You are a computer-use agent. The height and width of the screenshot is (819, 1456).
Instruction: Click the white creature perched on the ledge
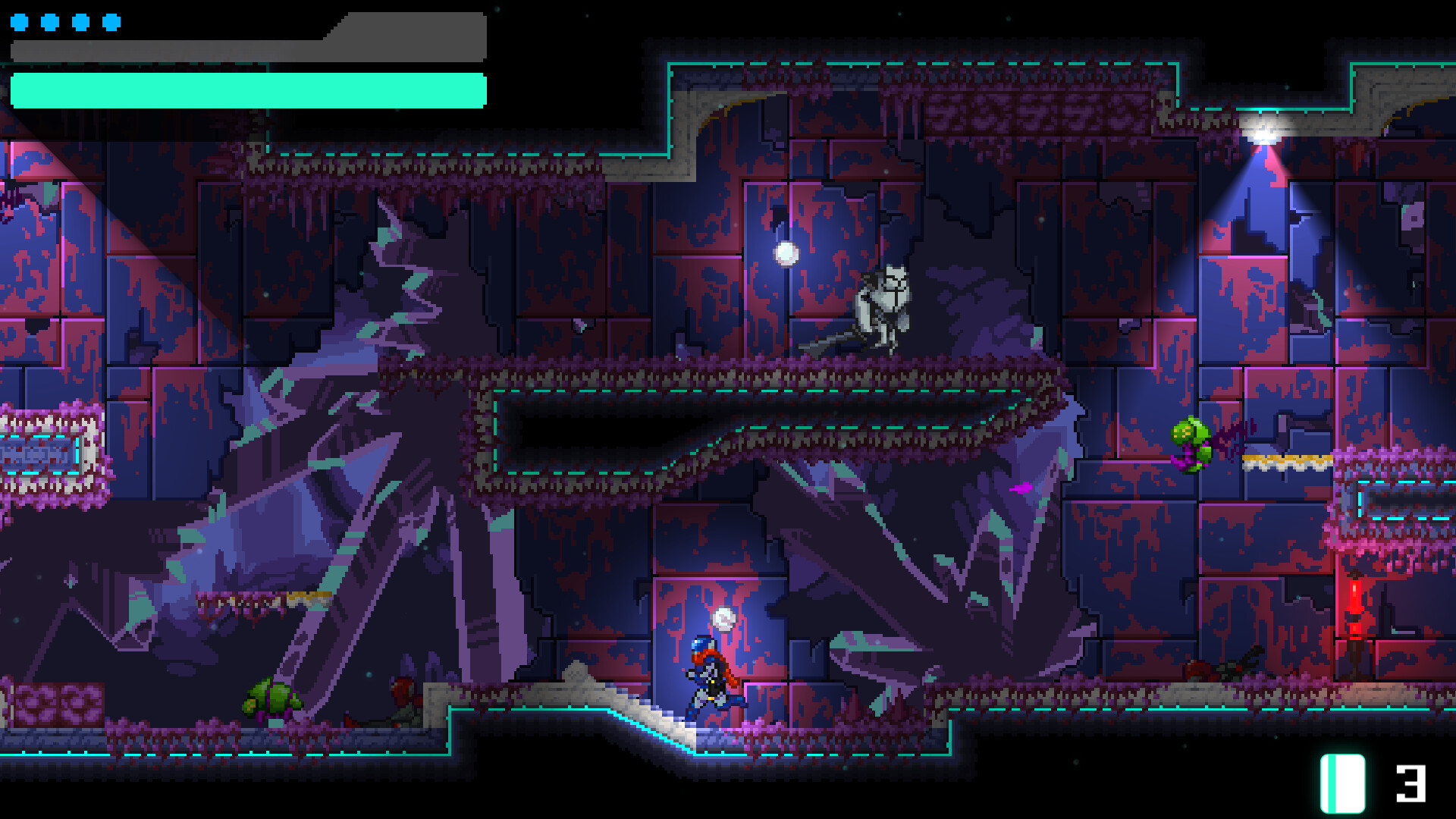tap(883, 303)
